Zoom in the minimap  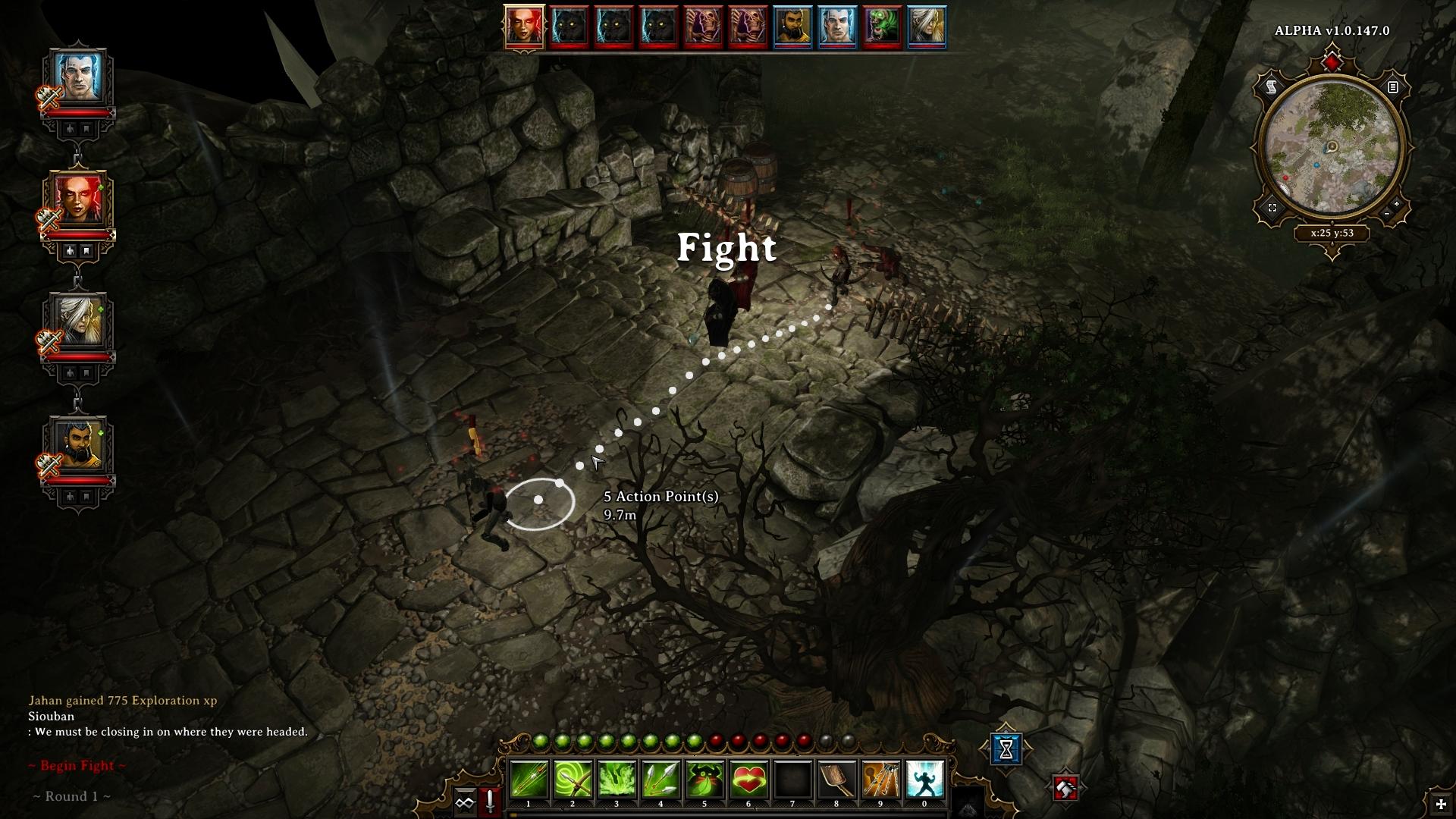1396,204
